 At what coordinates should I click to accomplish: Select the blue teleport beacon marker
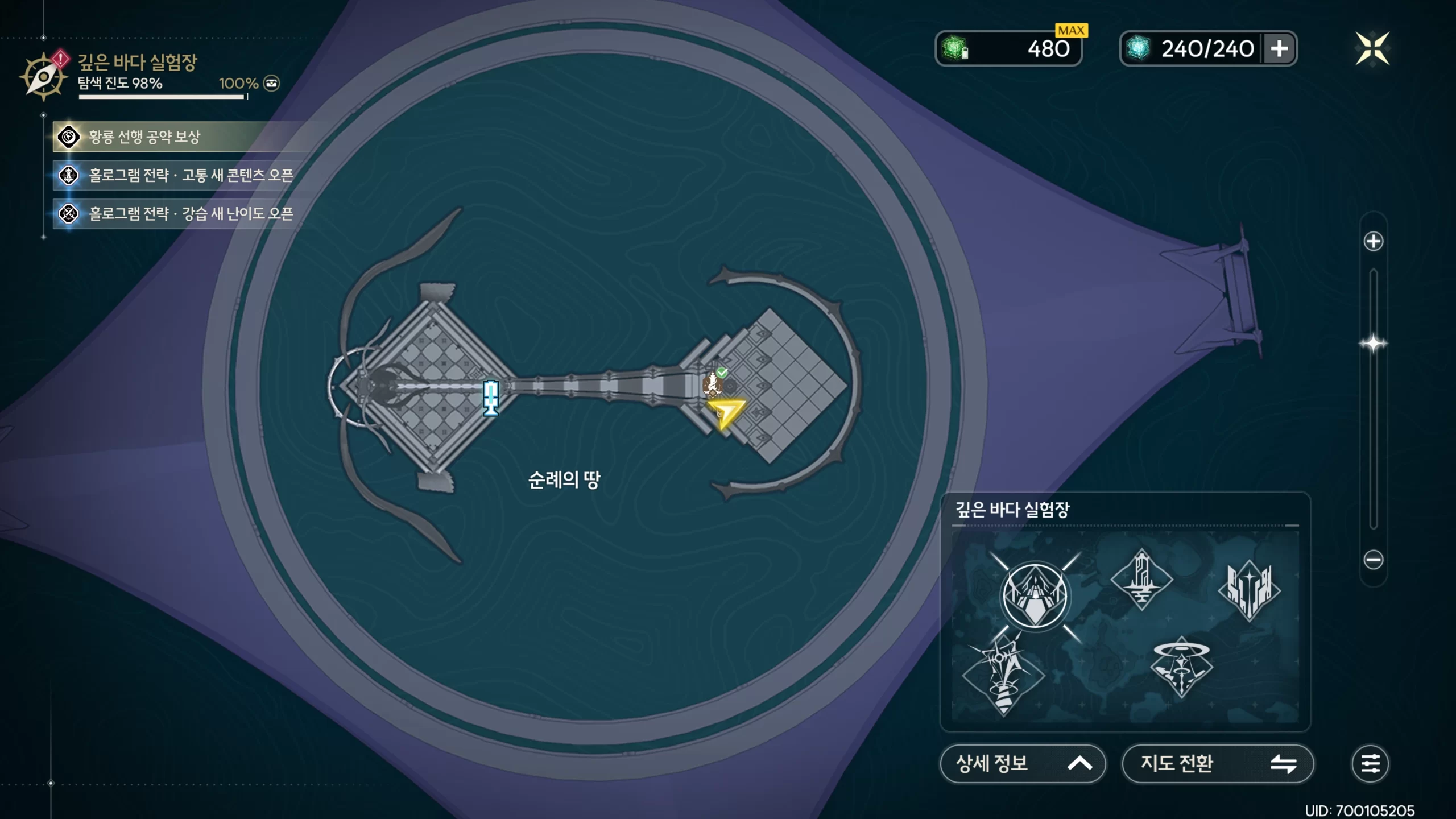pyautogui.click(x=491, y=398)
